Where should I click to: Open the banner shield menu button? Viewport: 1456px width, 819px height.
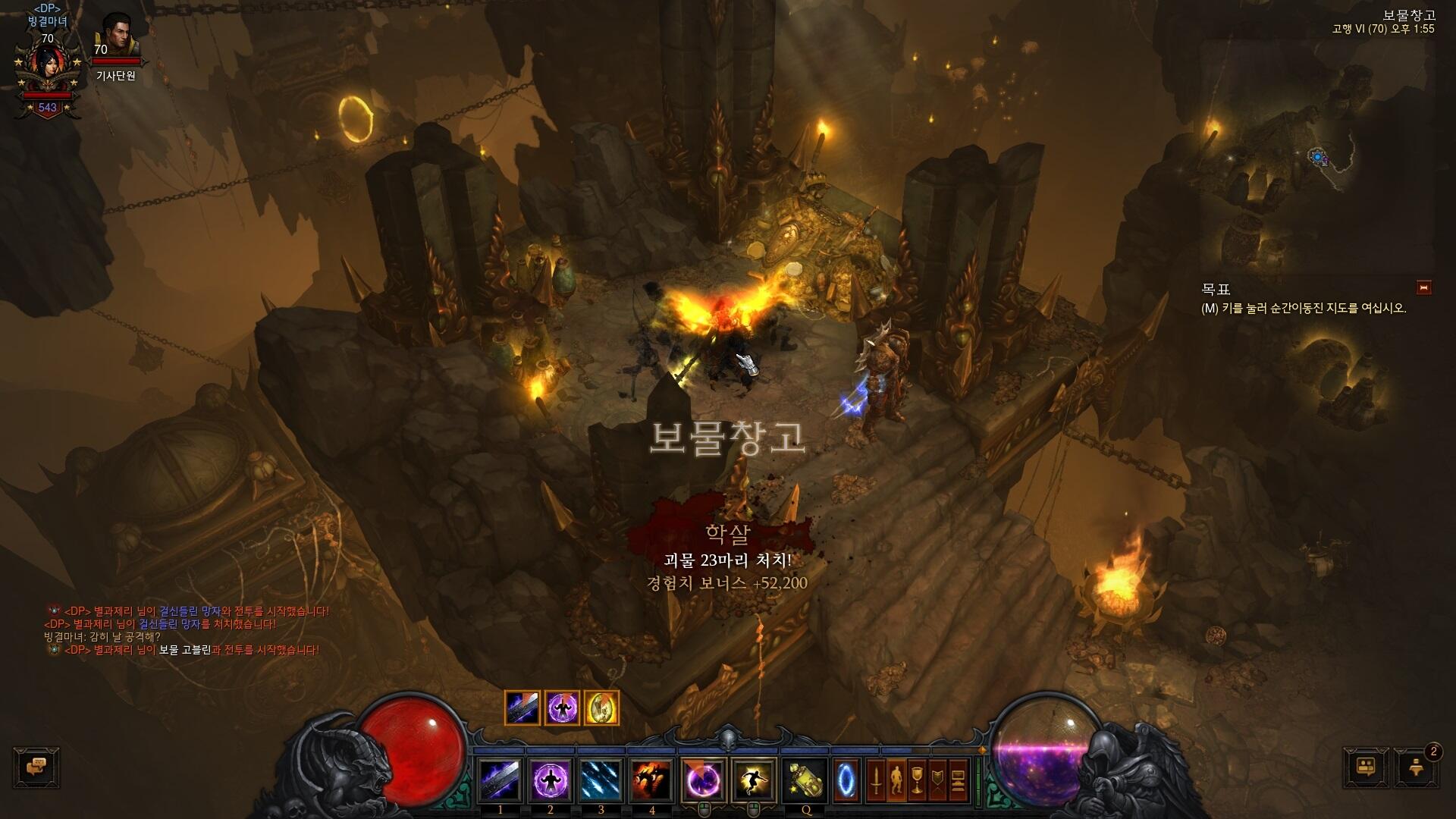pos(937,780)
